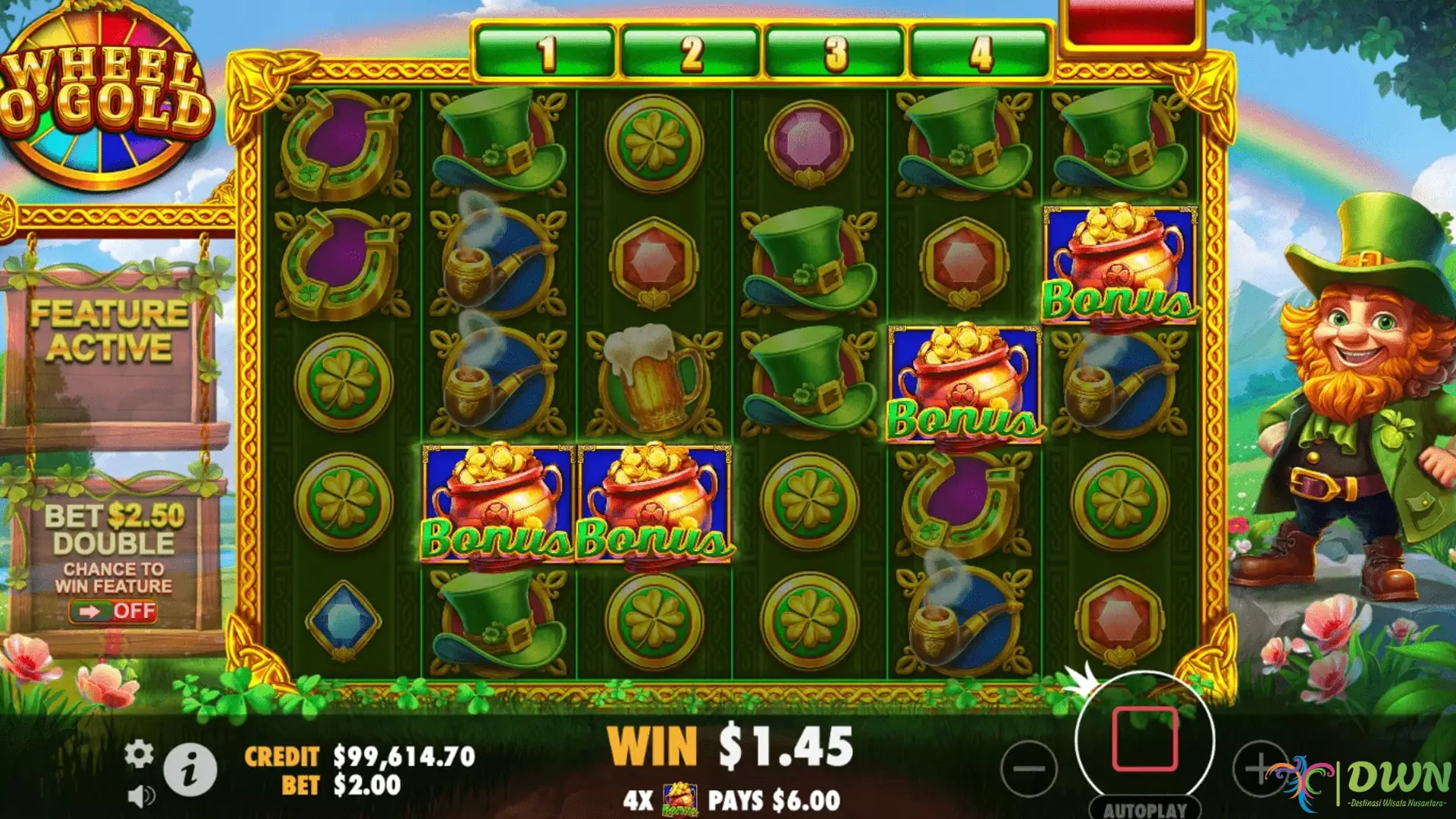This screenshot has height=819, width=1456.
Task: Increase the bet with the plus button
Action: [1258, 768]
